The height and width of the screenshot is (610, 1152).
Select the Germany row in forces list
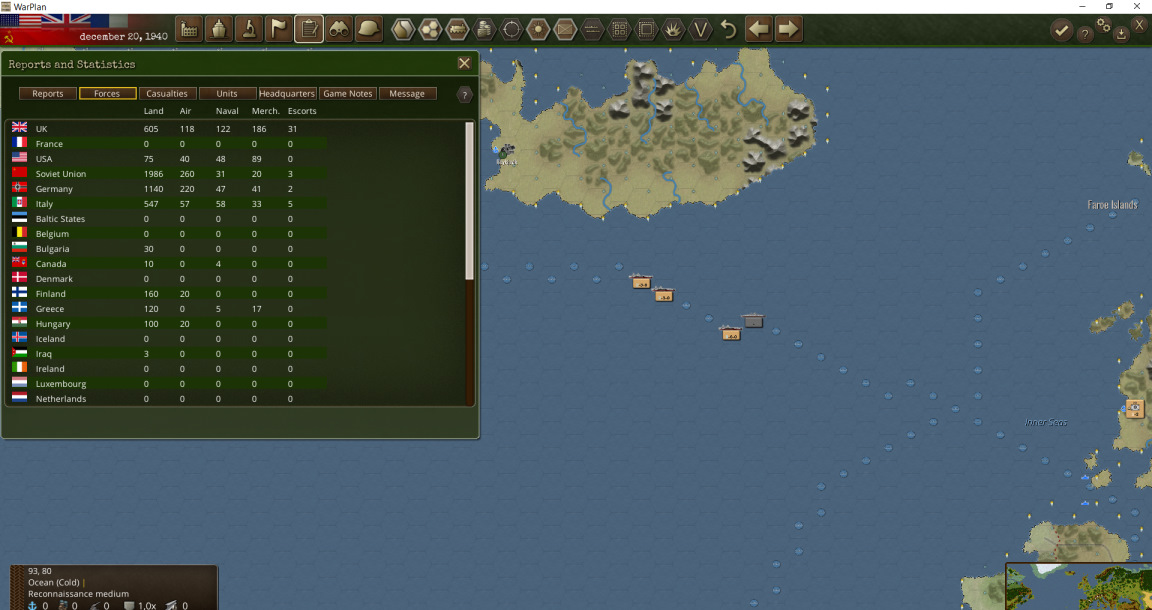[x=54, y=189]
